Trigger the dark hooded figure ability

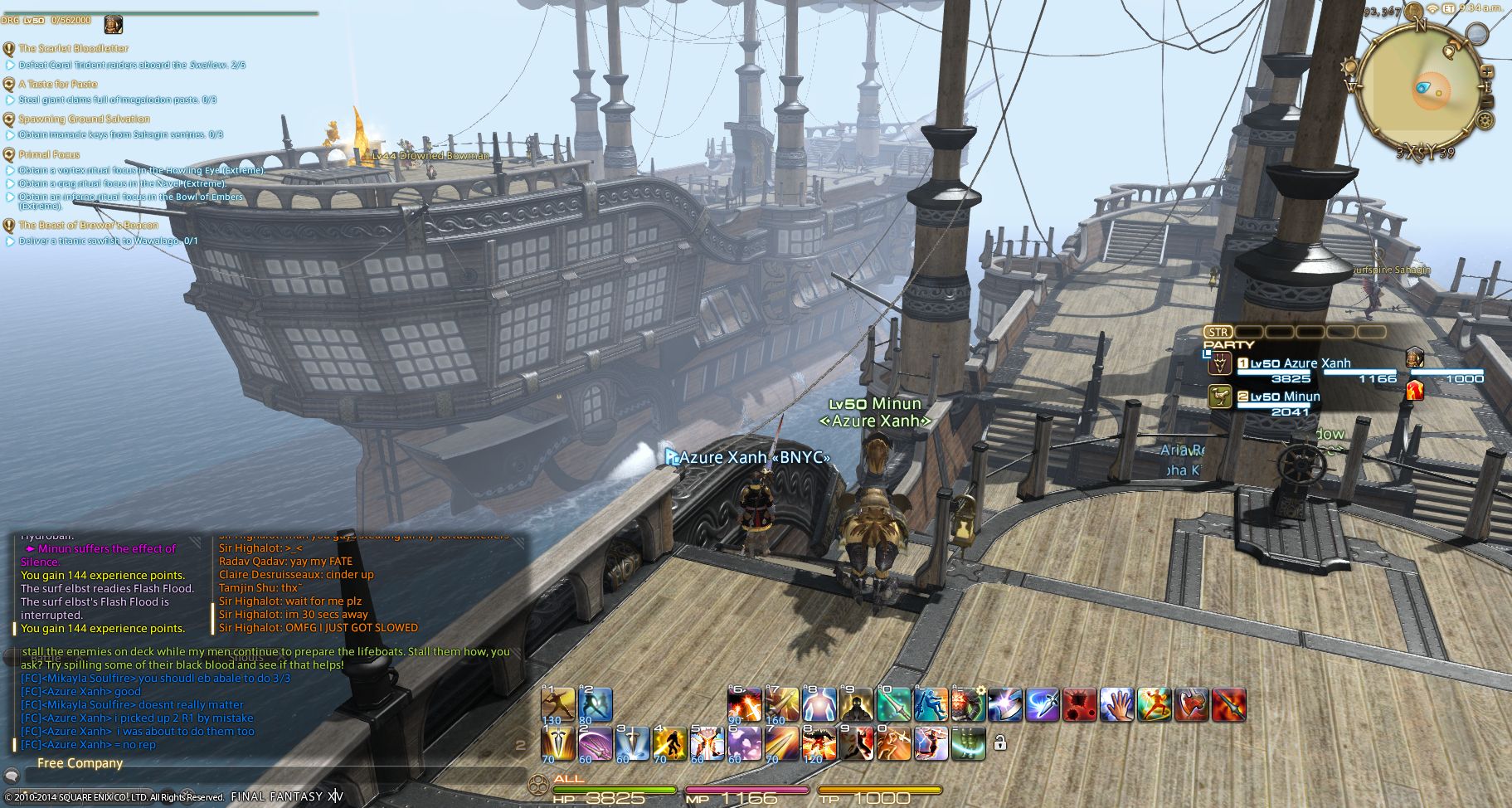click(855, 703)
